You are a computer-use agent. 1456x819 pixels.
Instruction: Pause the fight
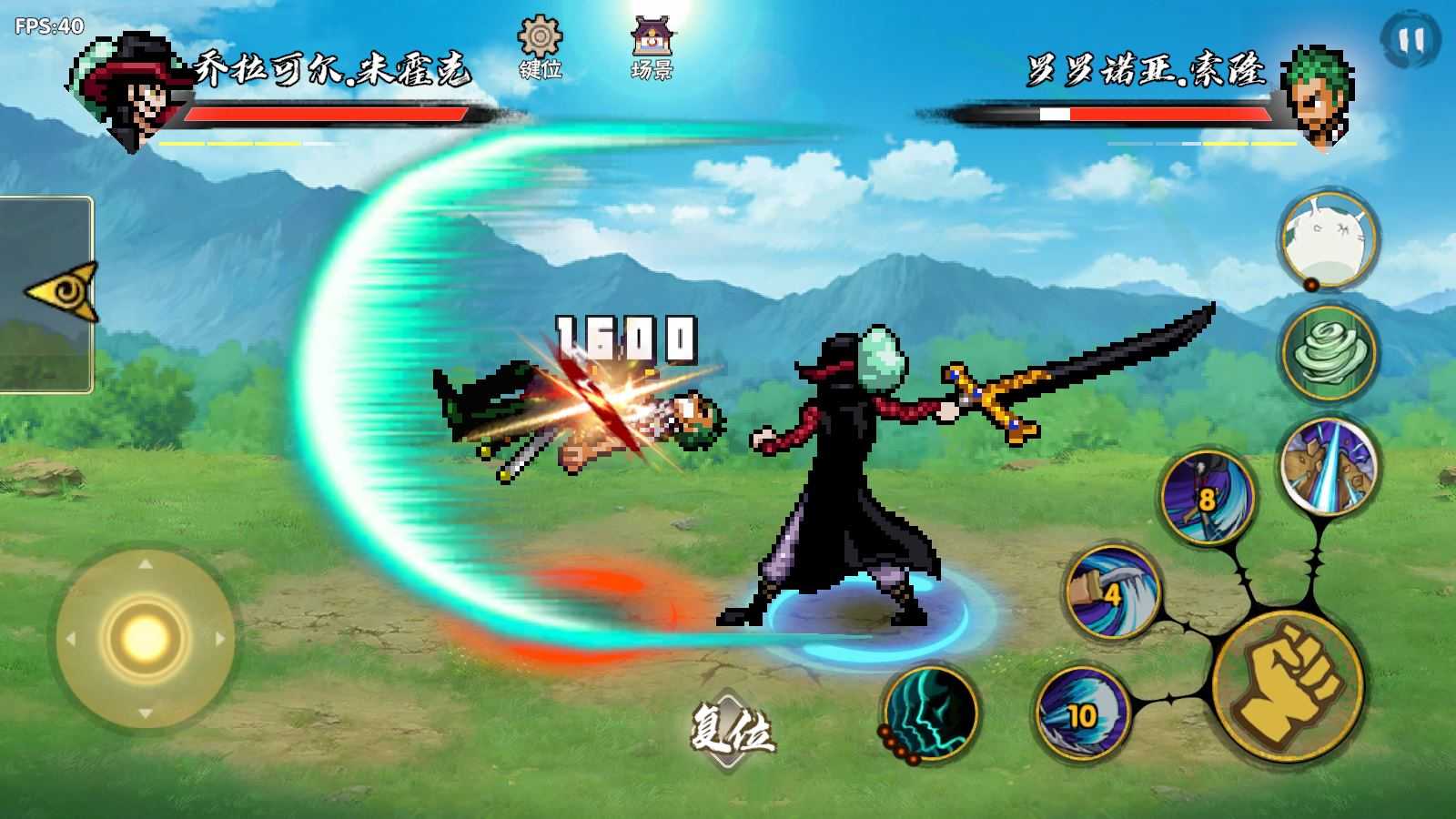click(x=1410, y=41)
